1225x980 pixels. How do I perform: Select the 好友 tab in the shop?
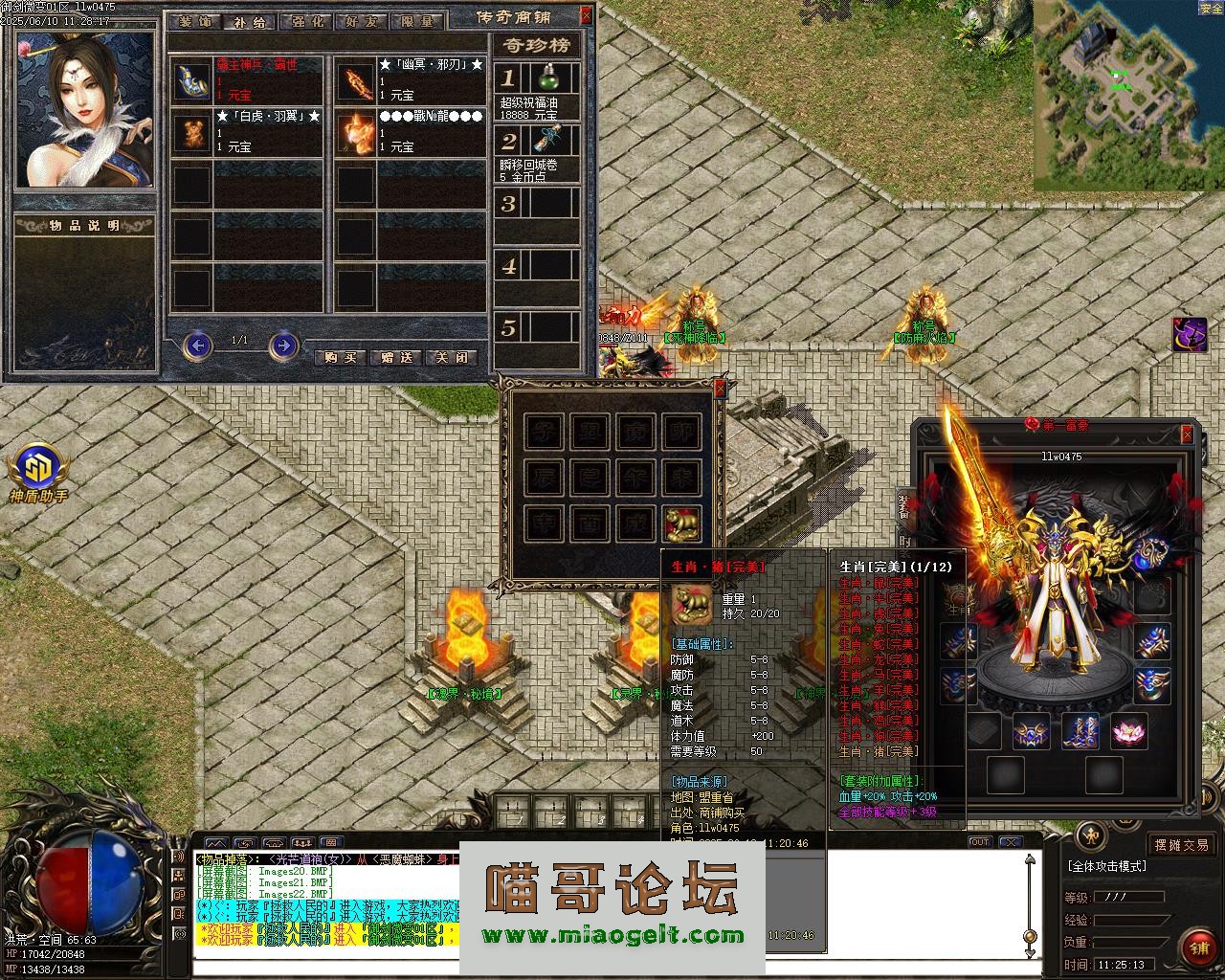tap(362, 22)
